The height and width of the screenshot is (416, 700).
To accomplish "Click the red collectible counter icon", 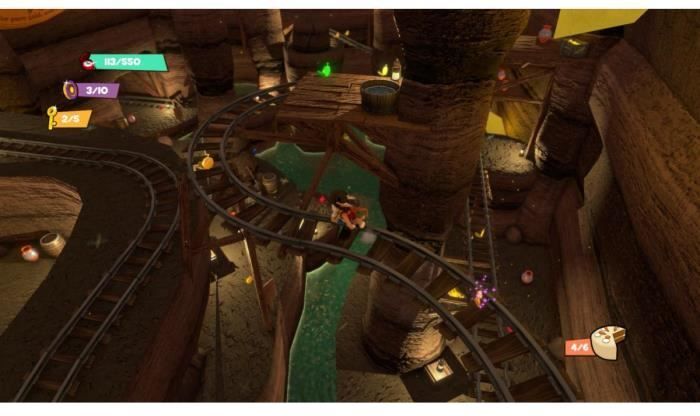I will point(87,62).
